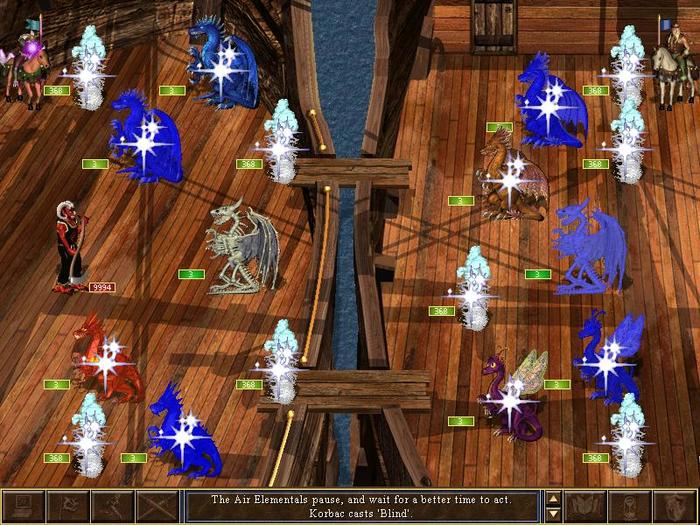Click the surrender flag button
The width and height of the screenshot is (700, 525).
pos(68,507)
